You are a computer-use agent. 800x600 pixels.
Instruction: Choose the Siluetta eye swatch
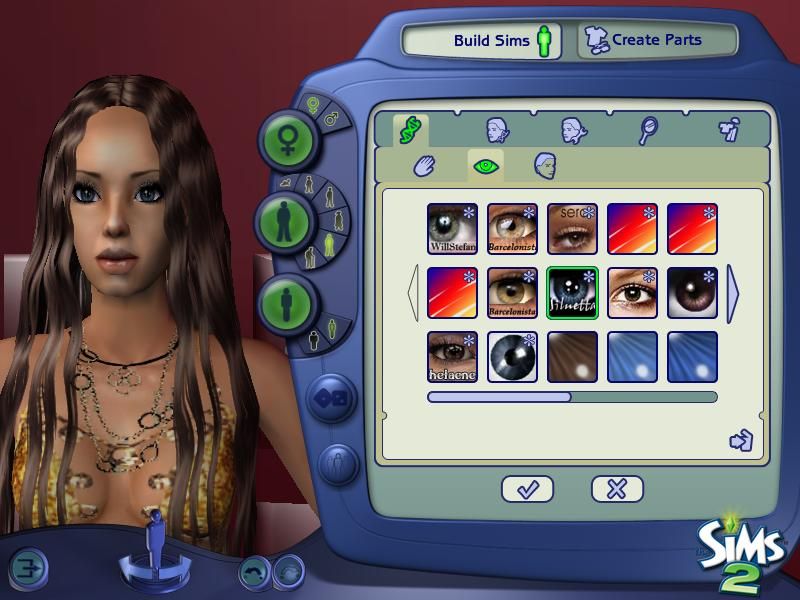point(572,293)
